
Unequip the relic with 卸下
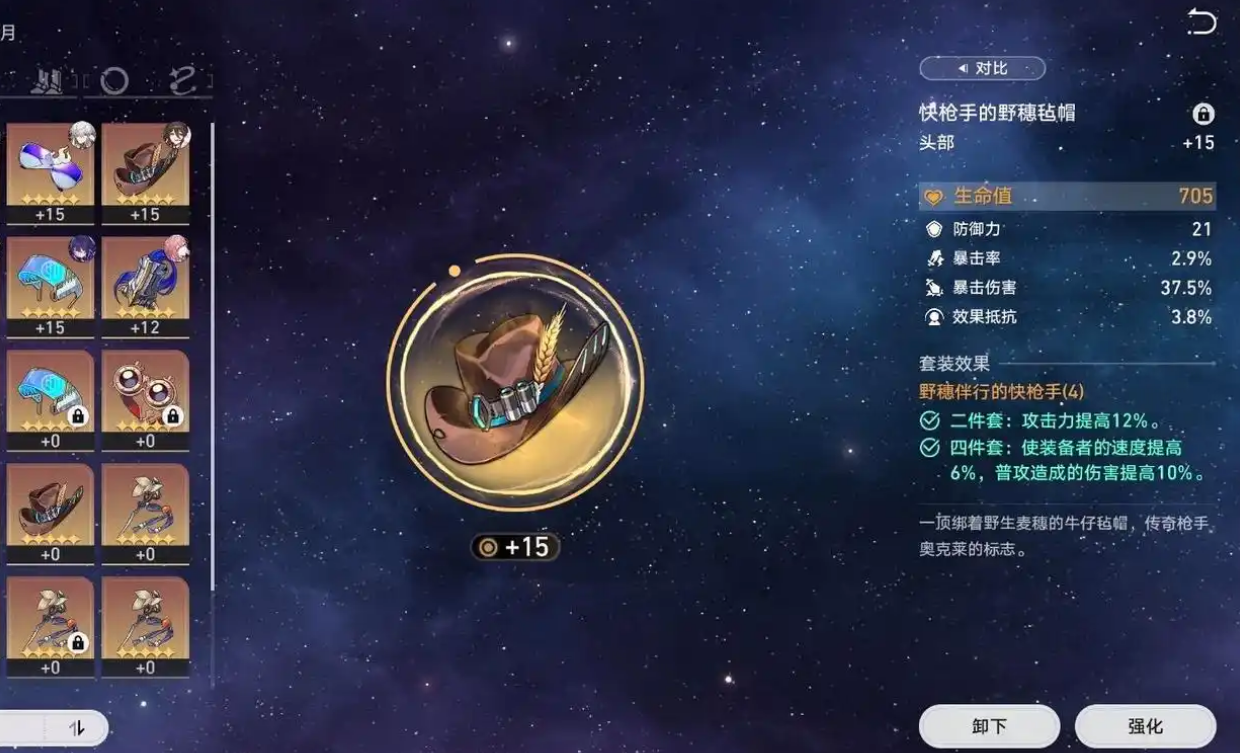pyautogui.click(x=988, y=727)
